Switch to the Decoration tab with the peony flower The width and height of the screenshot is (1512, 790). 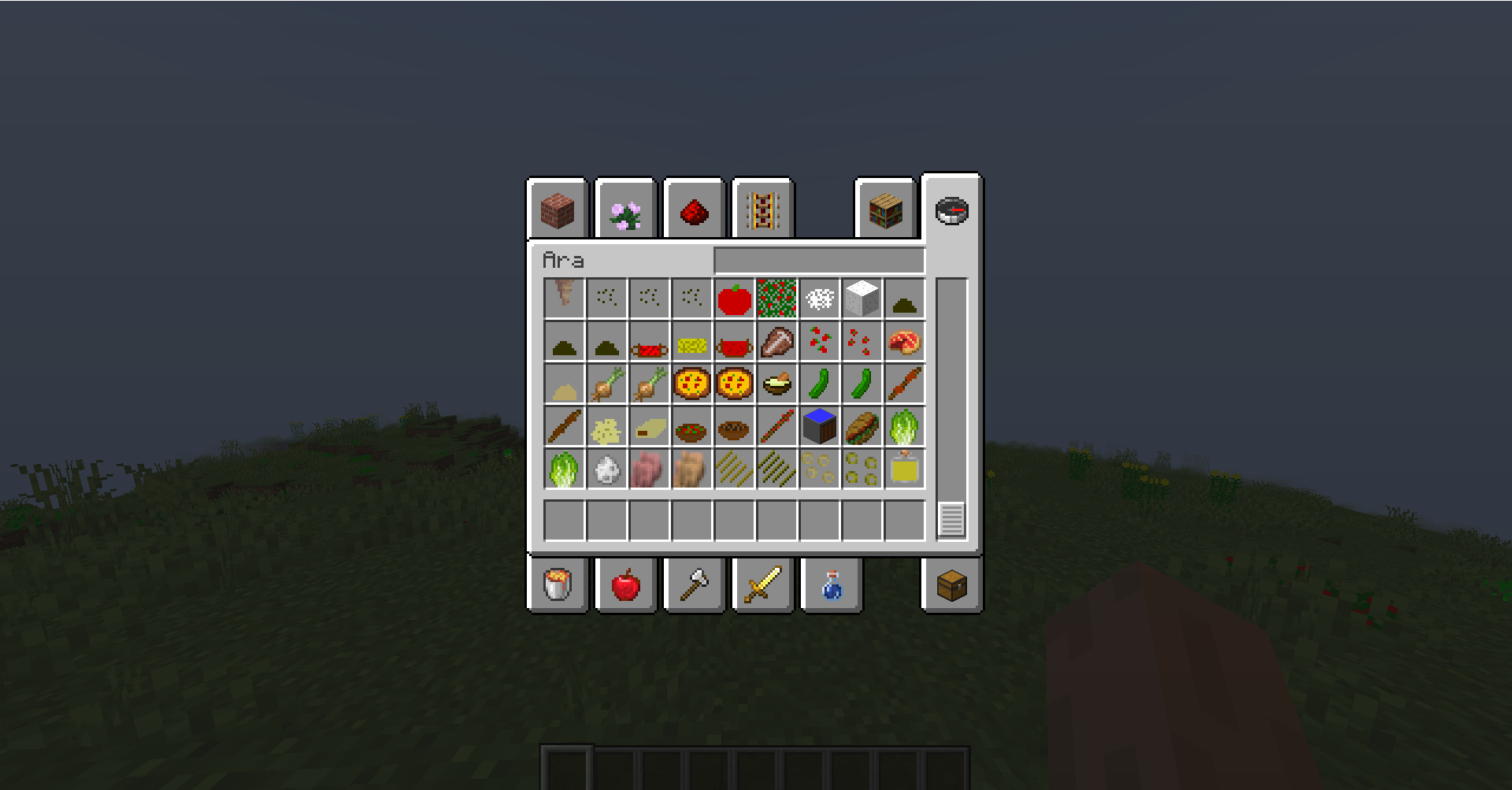click(x=624, y=210)
